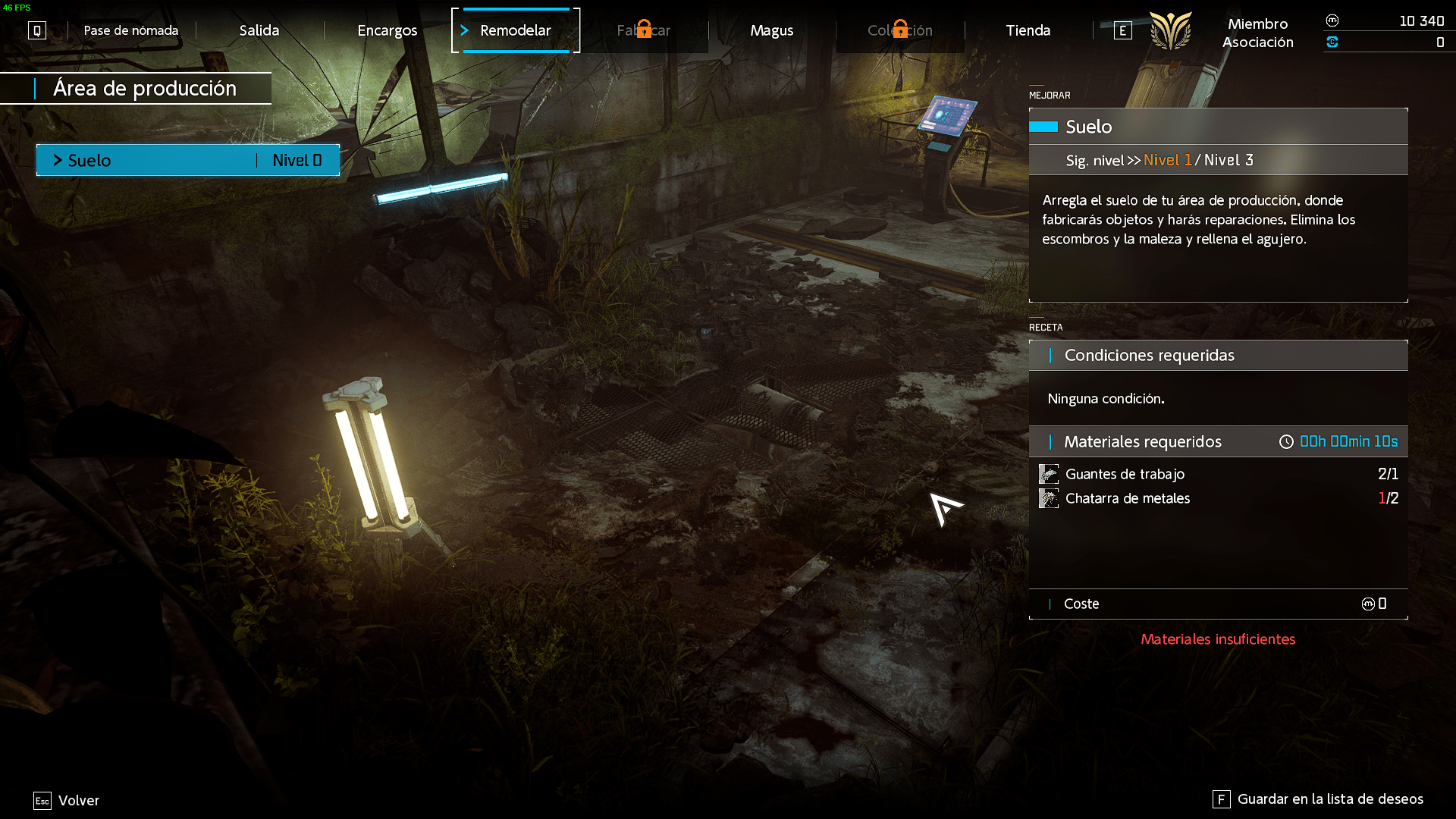Screen dimensions: 1456x819
Task: Select the Suelo Nivel 0 entry
Action: tap(188, 160)
